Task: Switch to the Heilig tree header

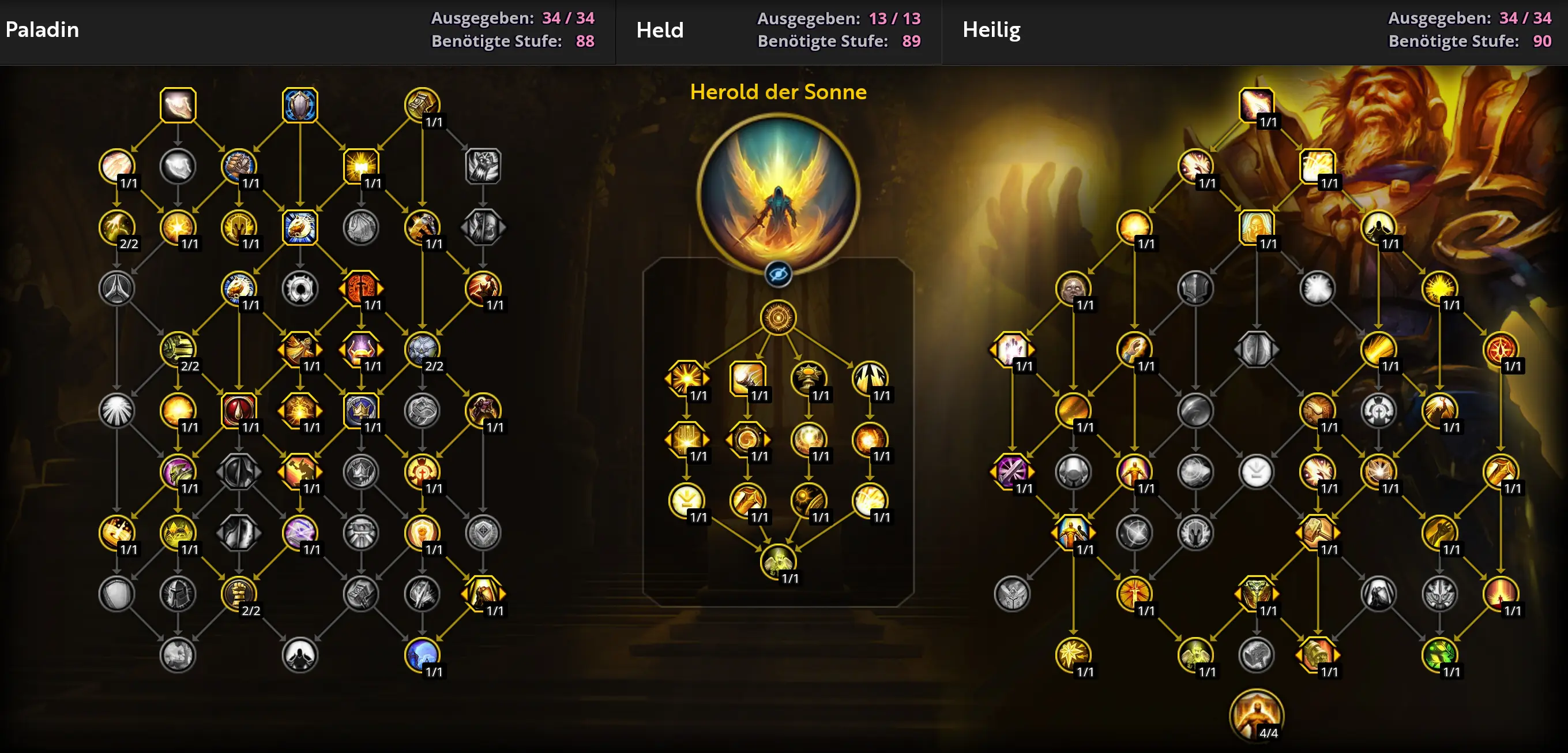Action: click(992, 29)
